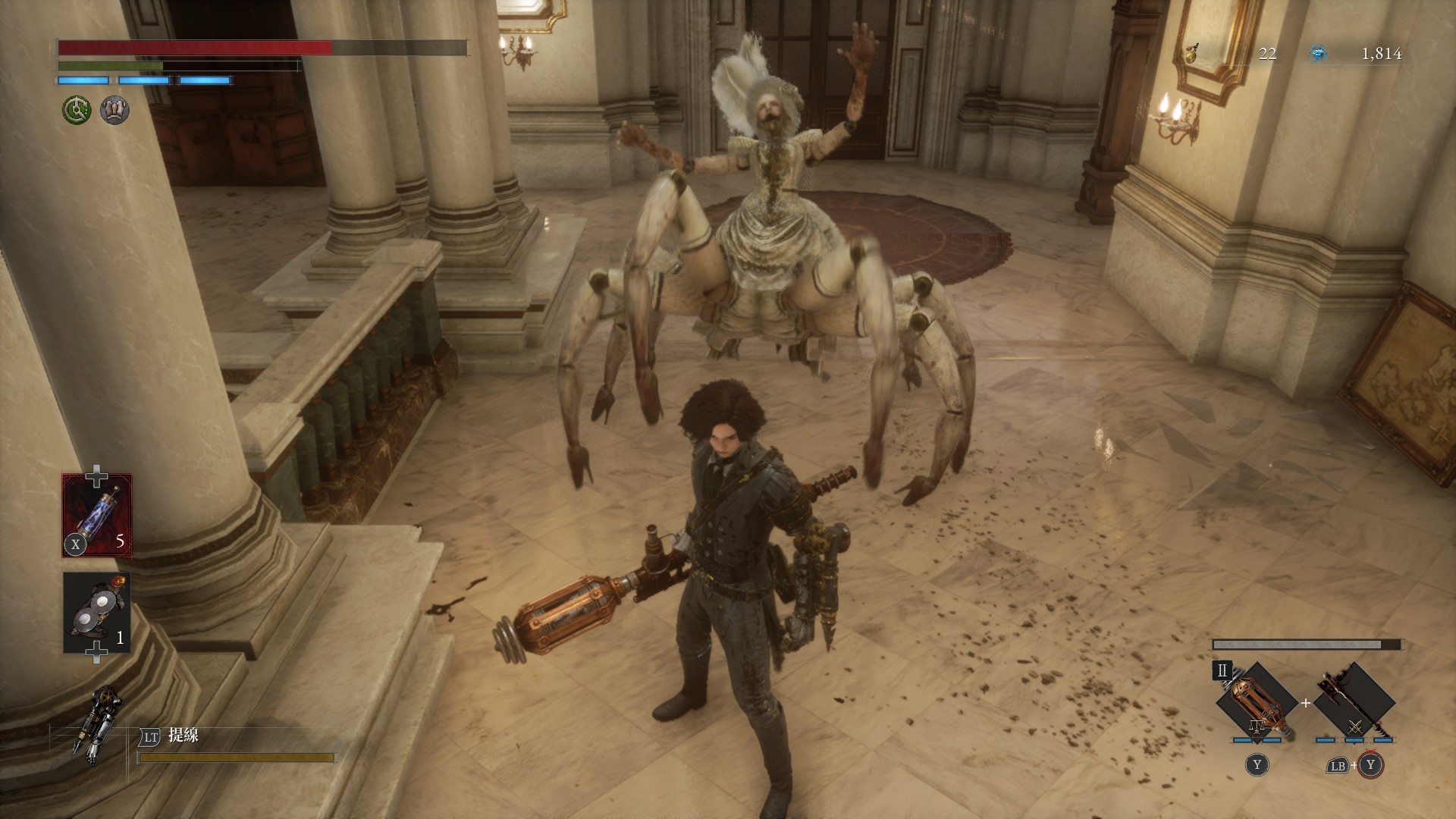The width and height of the screenshot is (1456, 819).
Task: Click the yellow item icon beside 22
Action: coord(1193,53)
